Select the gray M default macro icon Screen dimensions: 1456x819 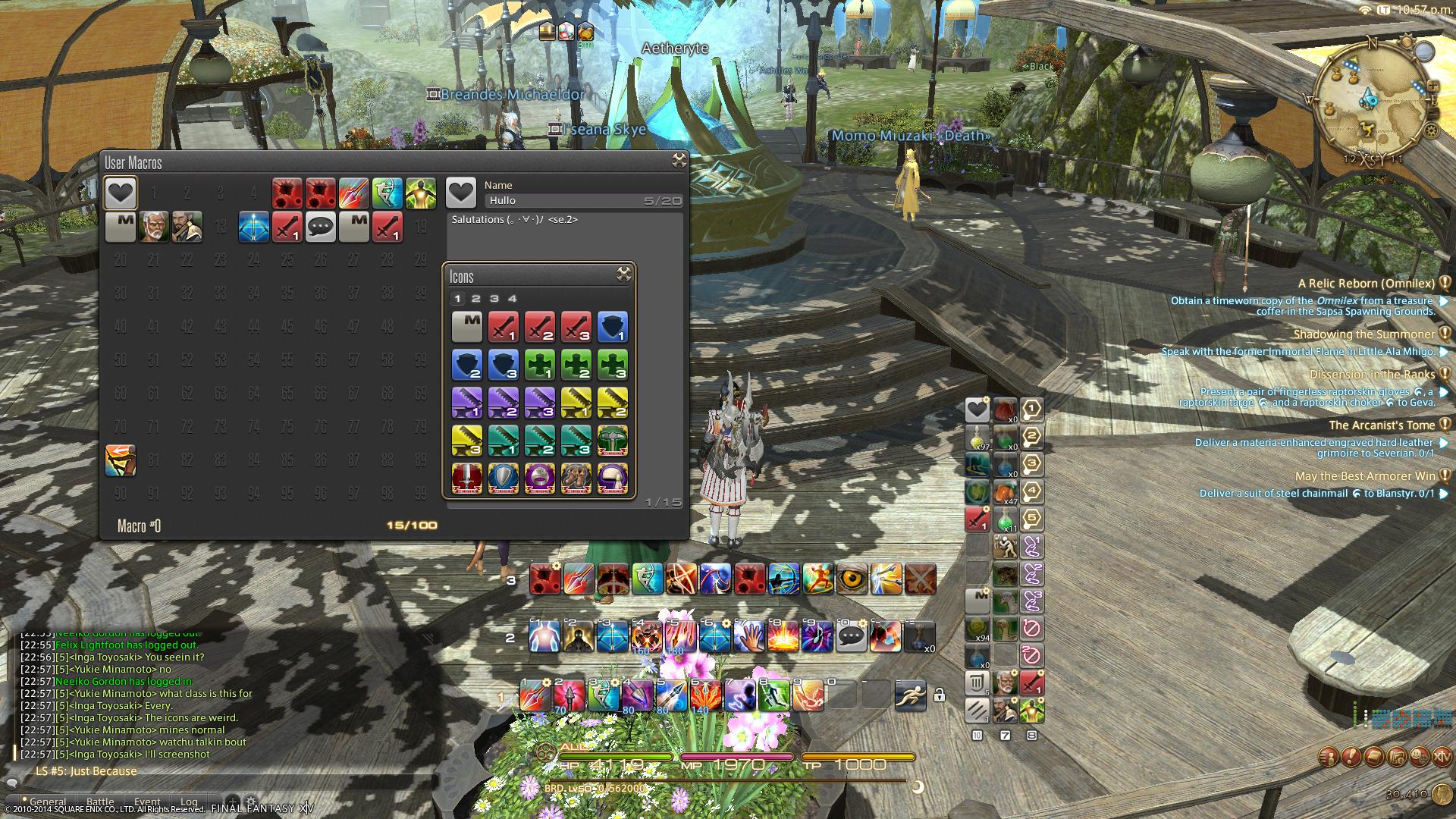point(468,326)
